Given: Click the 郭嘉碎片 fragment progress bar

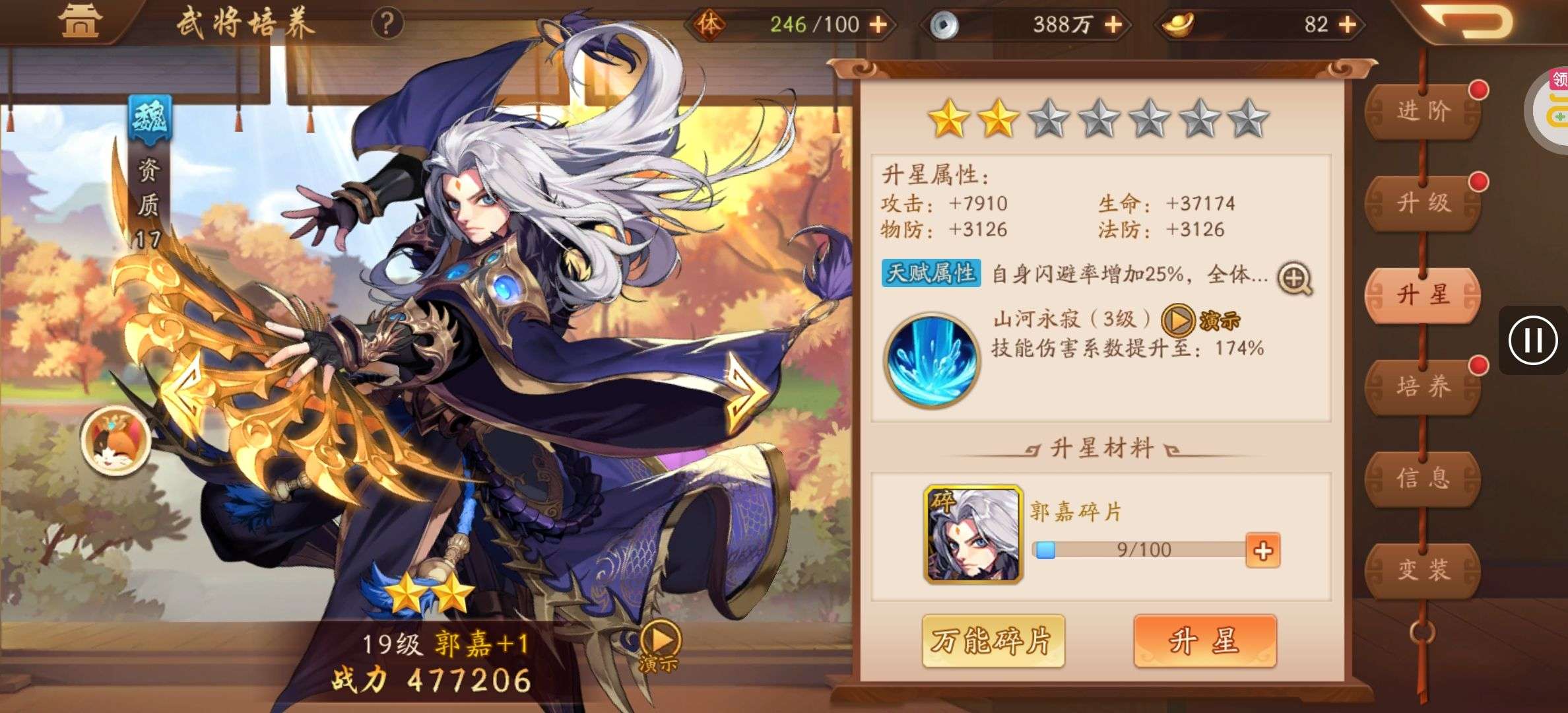Looking at the screenshot, I should [1145, 551].
